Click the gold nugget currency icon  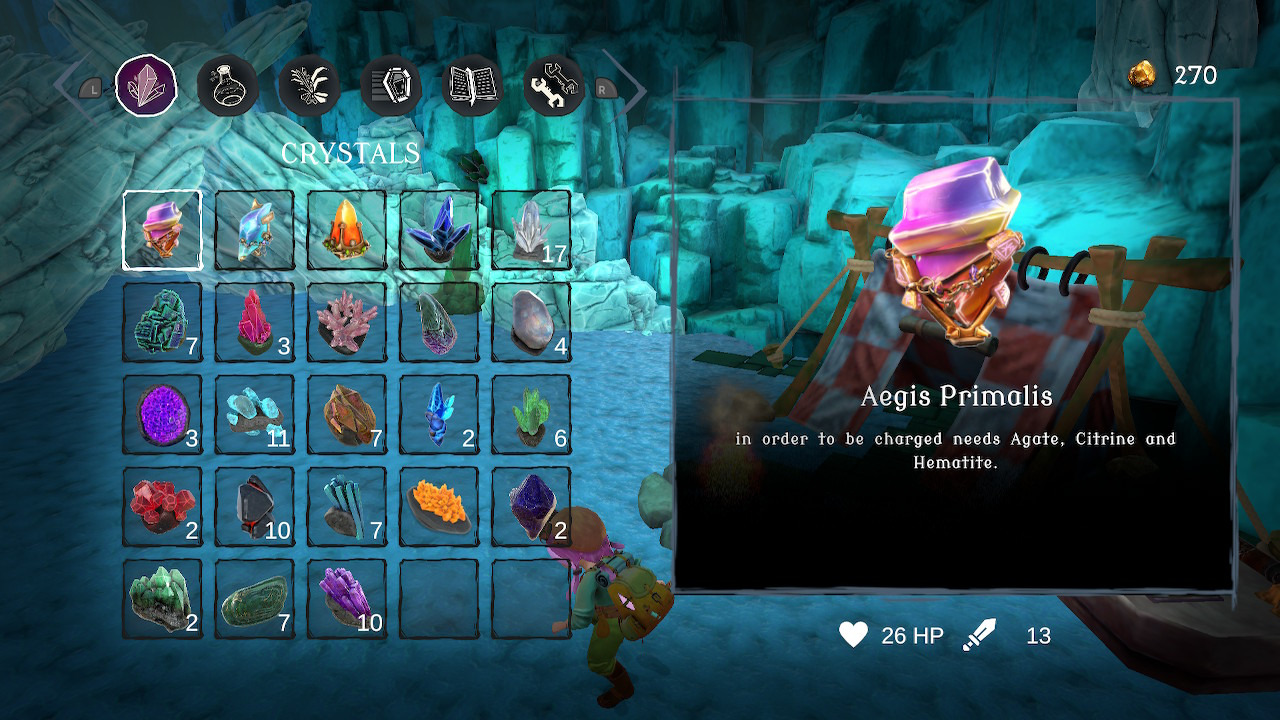(1142, 73)
